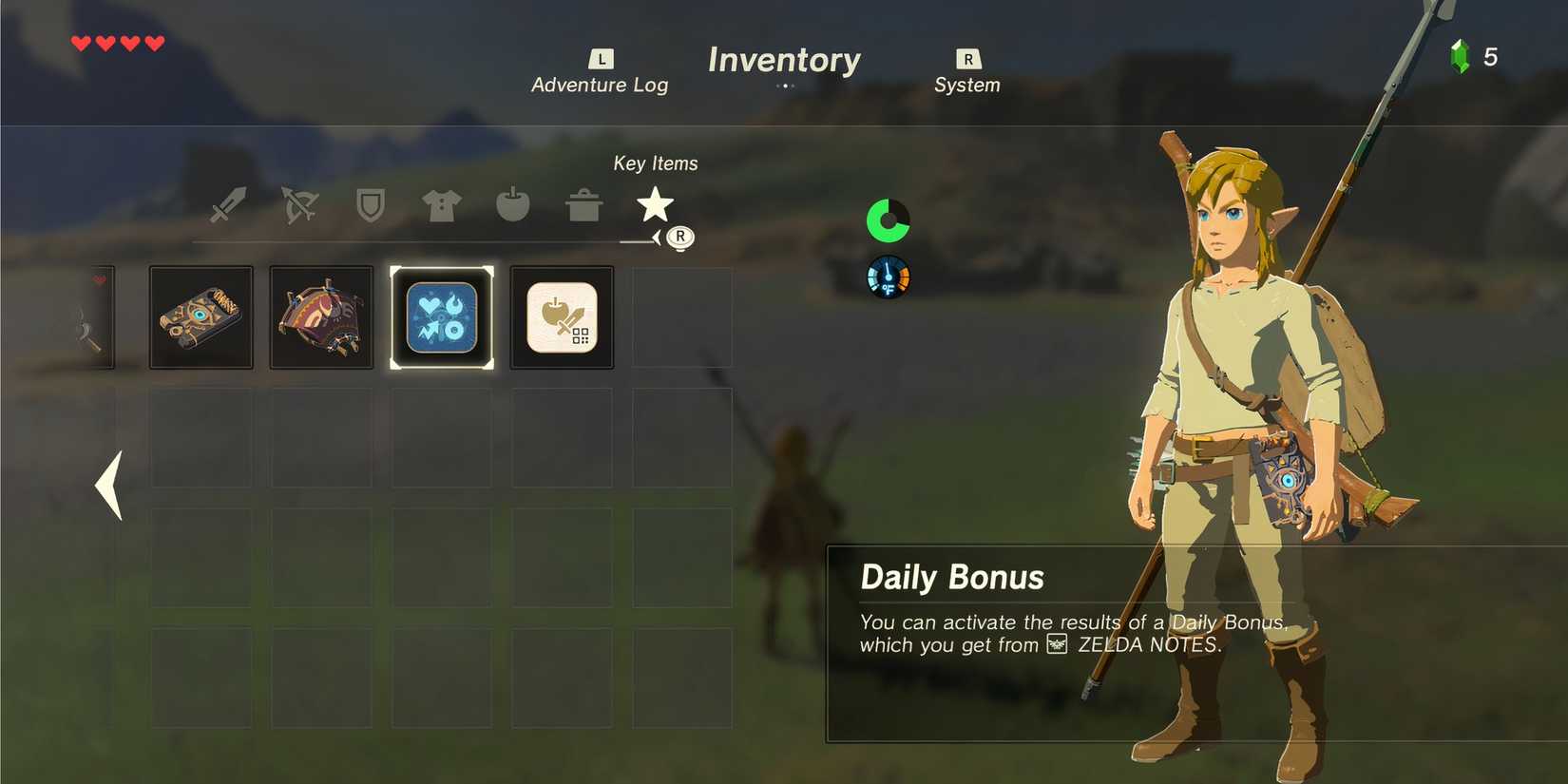Select the QR code key item slot
The height and width of the screenshot is (784, 1568).
click(561, 316)
